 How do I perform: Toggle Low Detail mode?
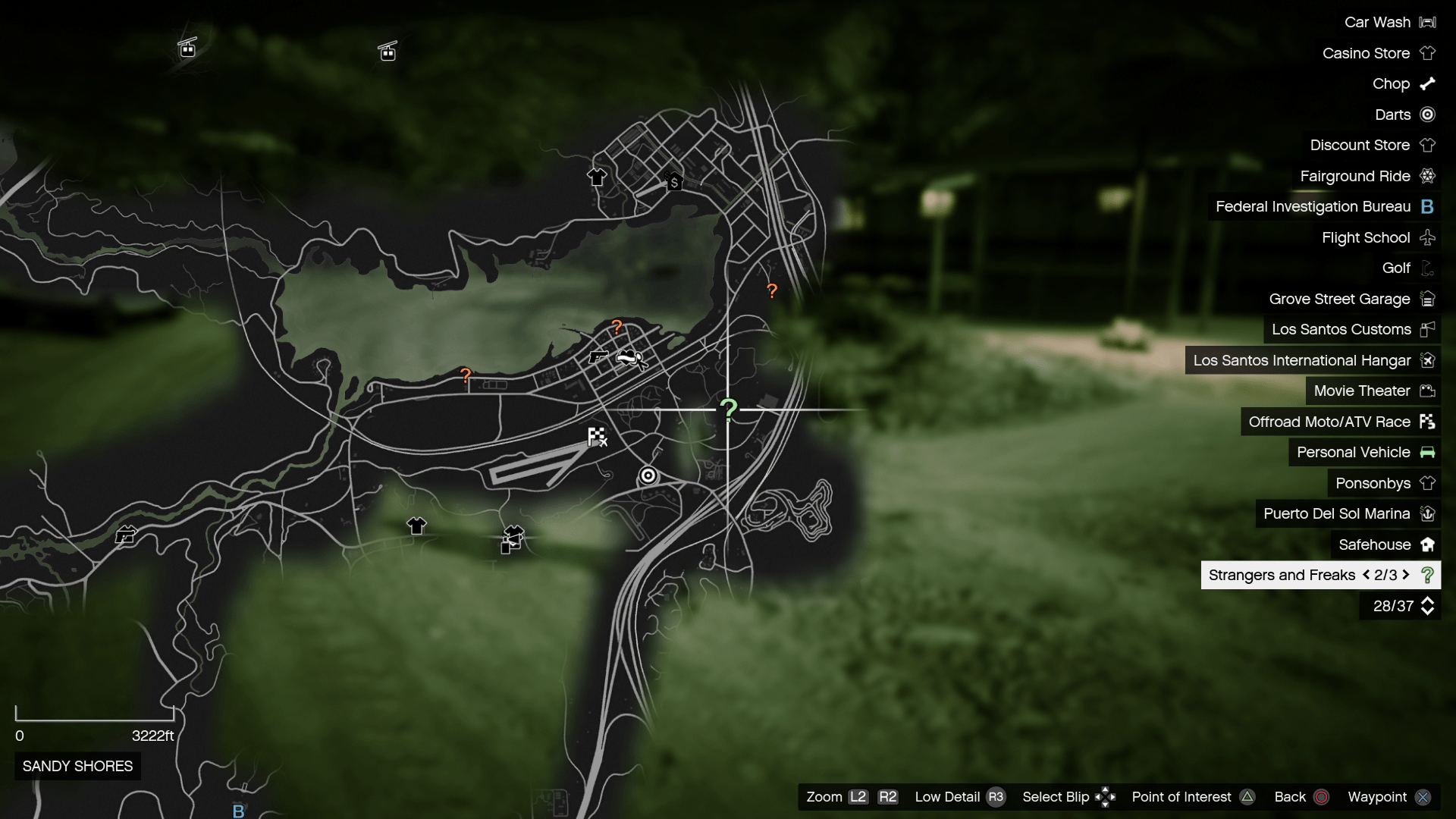996,797
